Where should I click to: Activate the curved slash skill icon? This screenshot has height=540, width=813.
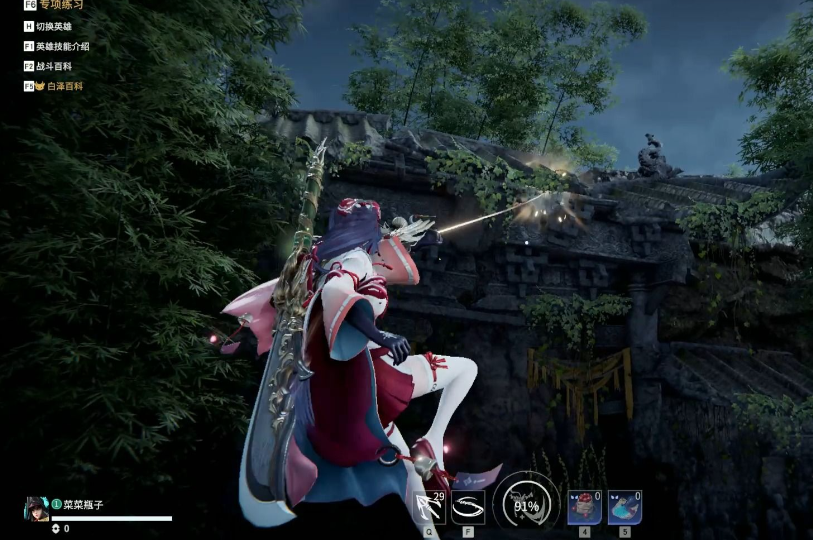(468, 507)
